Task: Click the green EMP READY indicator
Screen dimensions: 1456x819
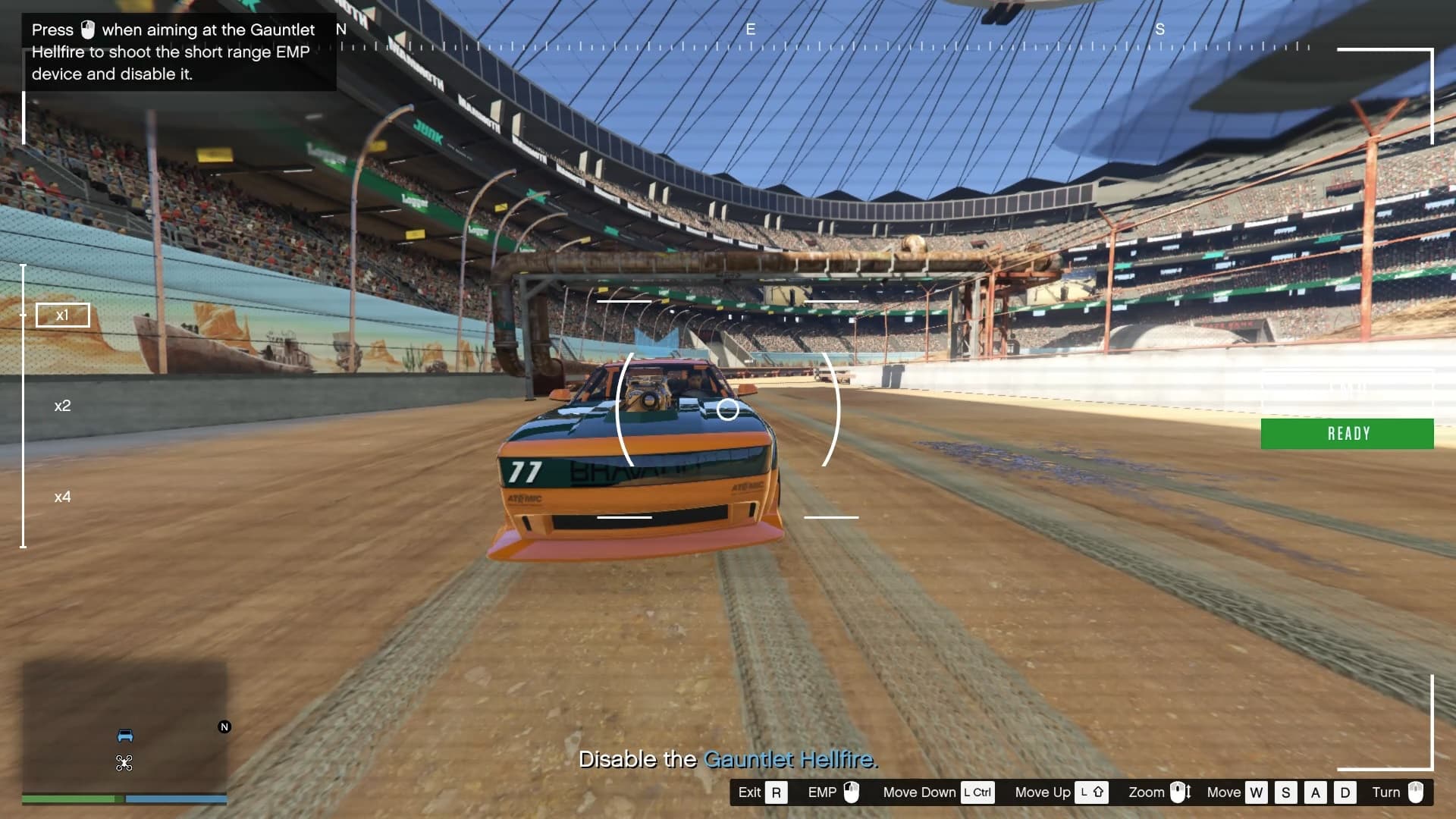Action: 1347,434
